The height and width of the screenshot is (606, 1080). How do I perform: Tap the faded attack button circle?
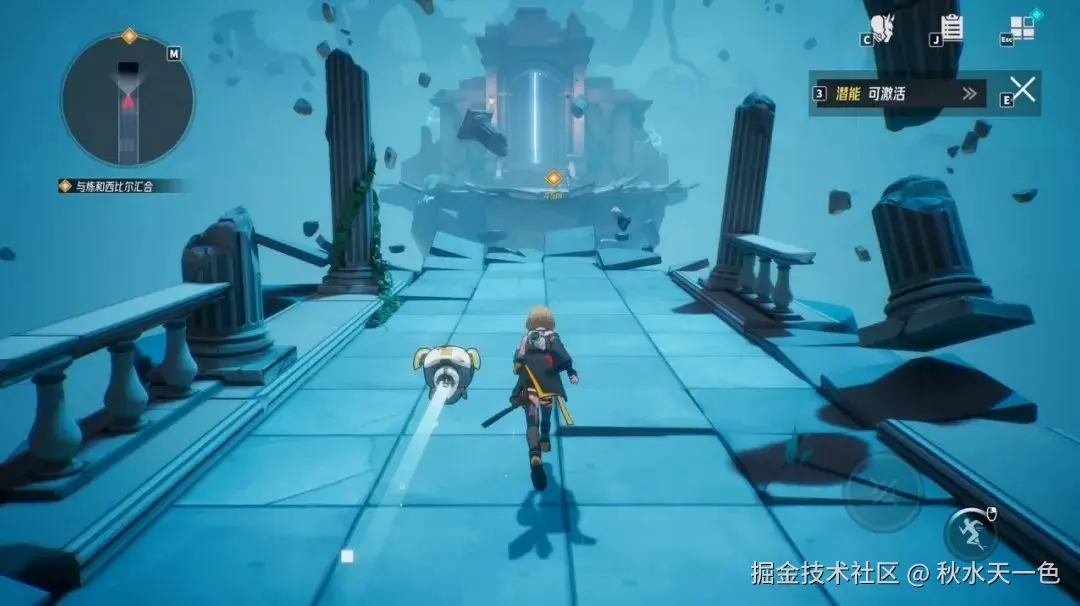click(x=882, y=492)
